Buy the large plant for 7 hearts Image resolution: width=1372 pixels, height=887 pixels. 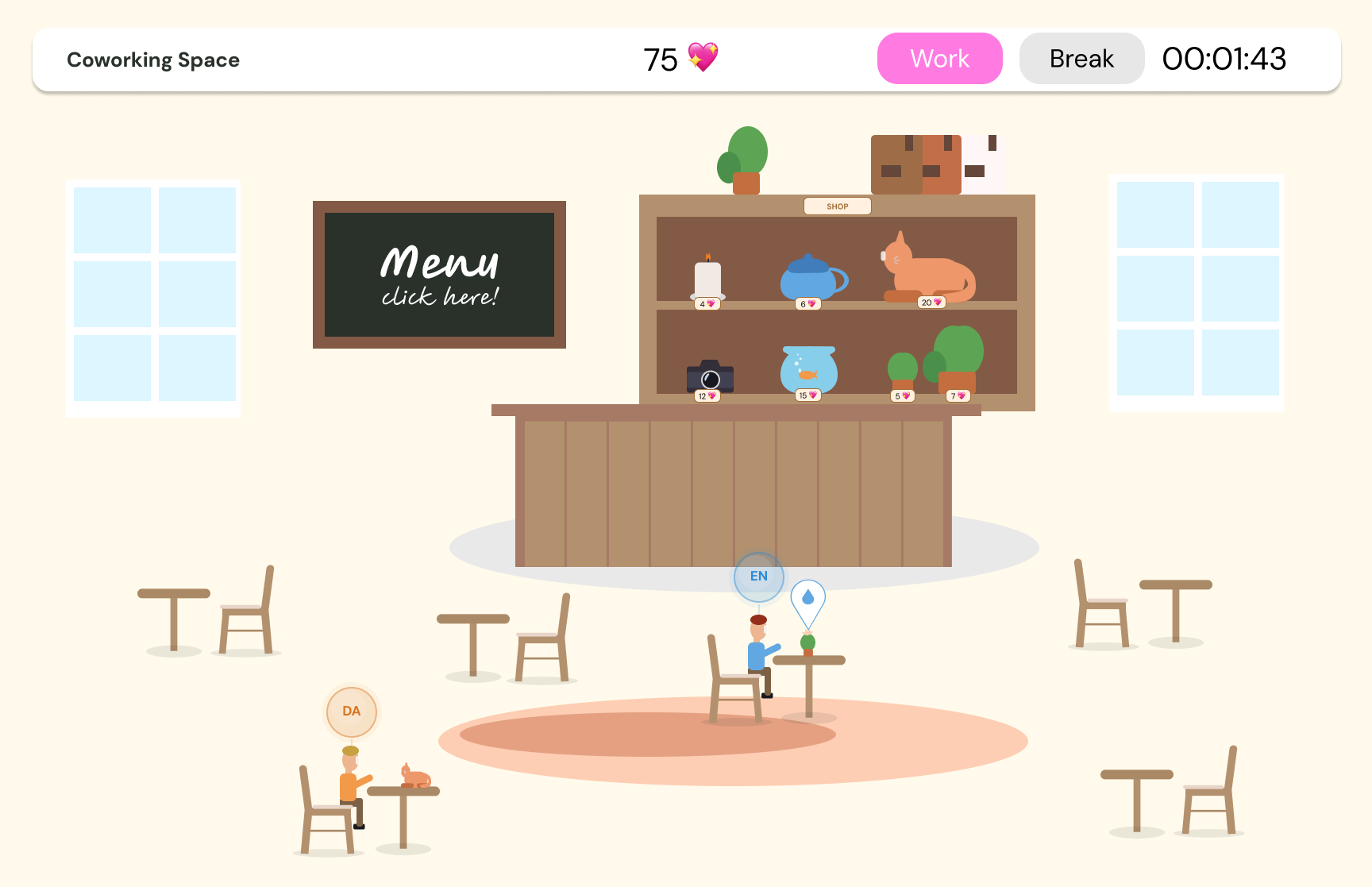pyautogui.click(x=957, y=360)
